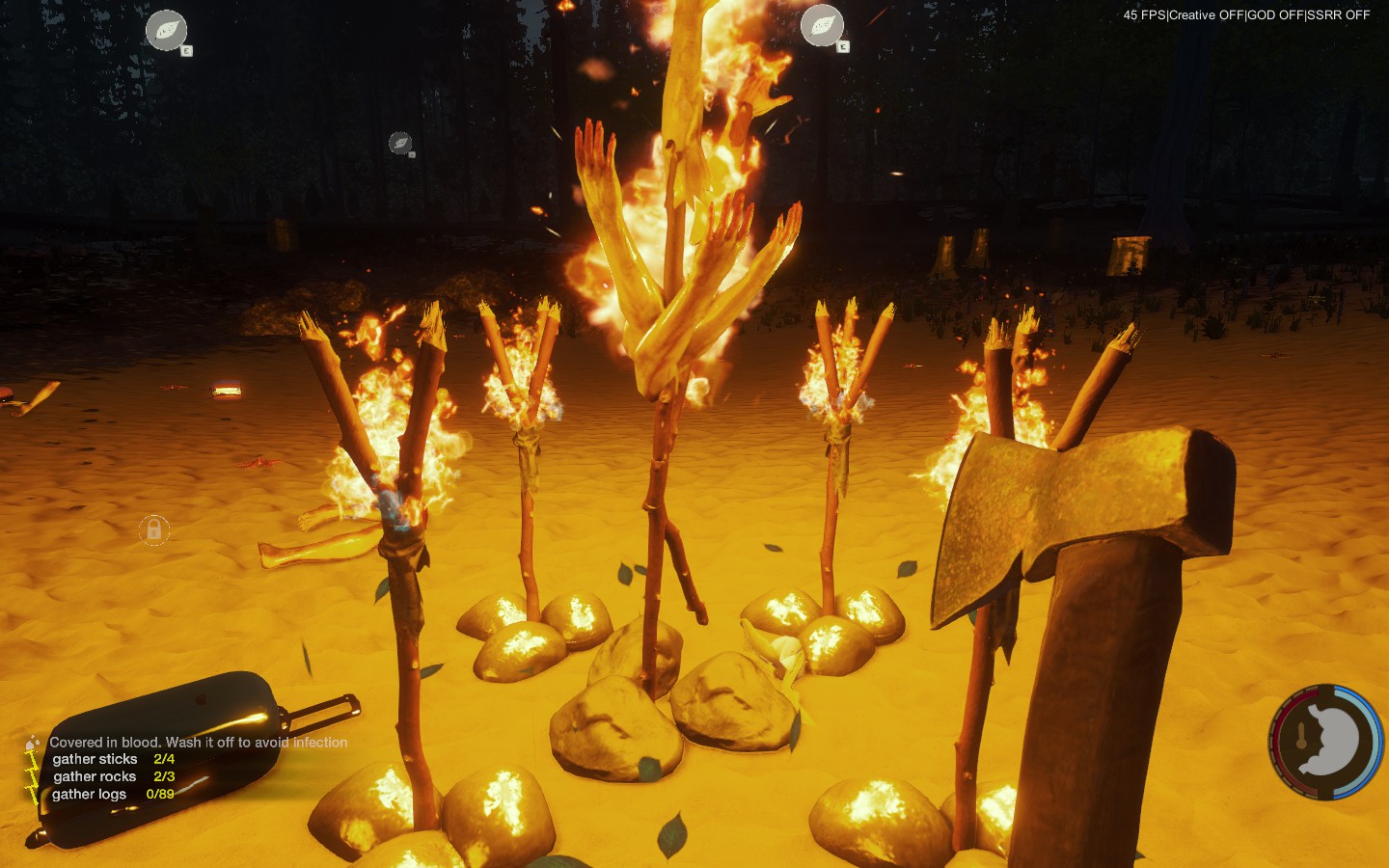Click the padlock icon on the sand
The height and width of the screenshot is (868, 1389).
point(154,529)
